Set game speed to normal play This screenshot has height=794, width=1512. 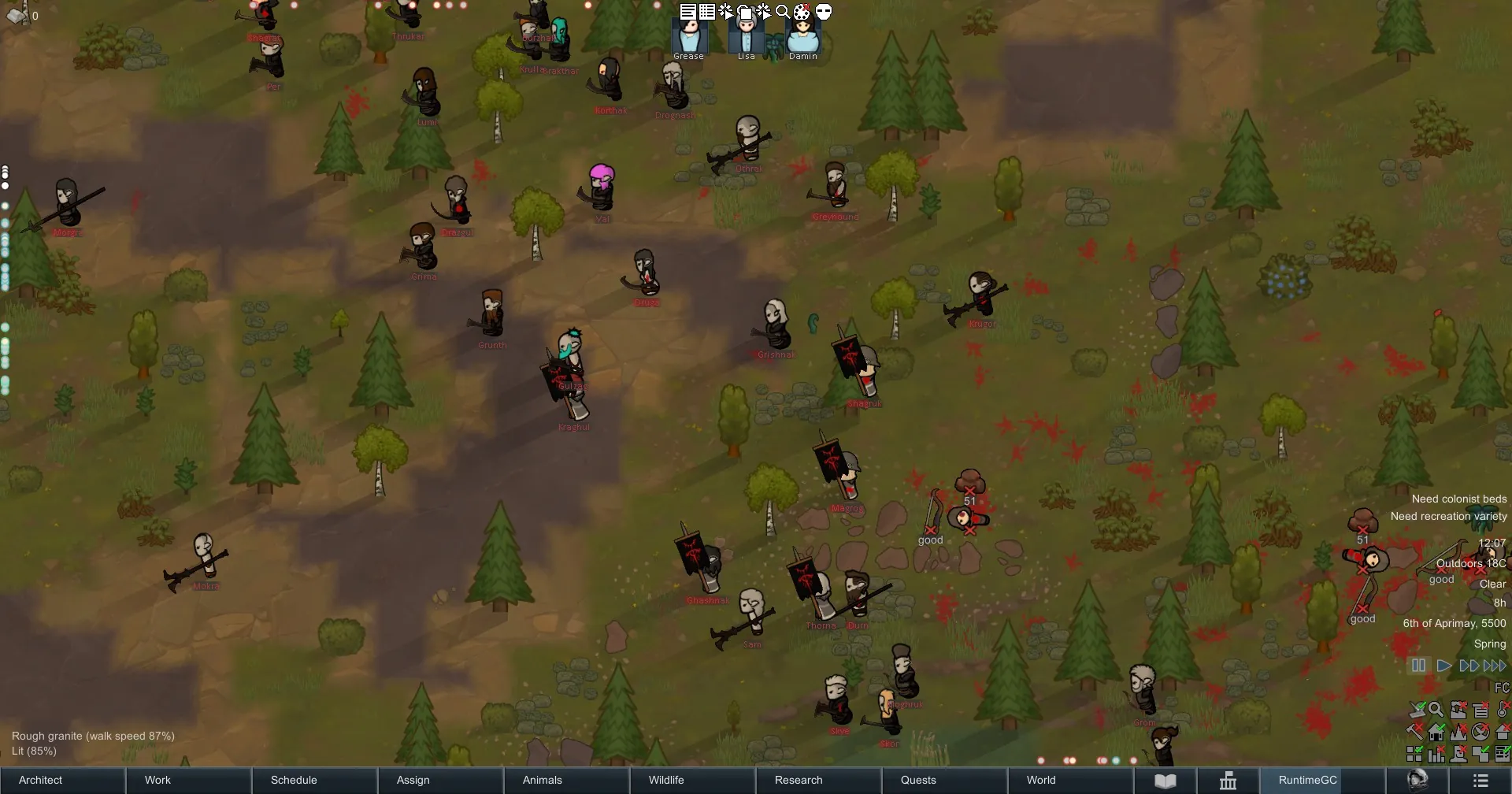[1444, 666]
